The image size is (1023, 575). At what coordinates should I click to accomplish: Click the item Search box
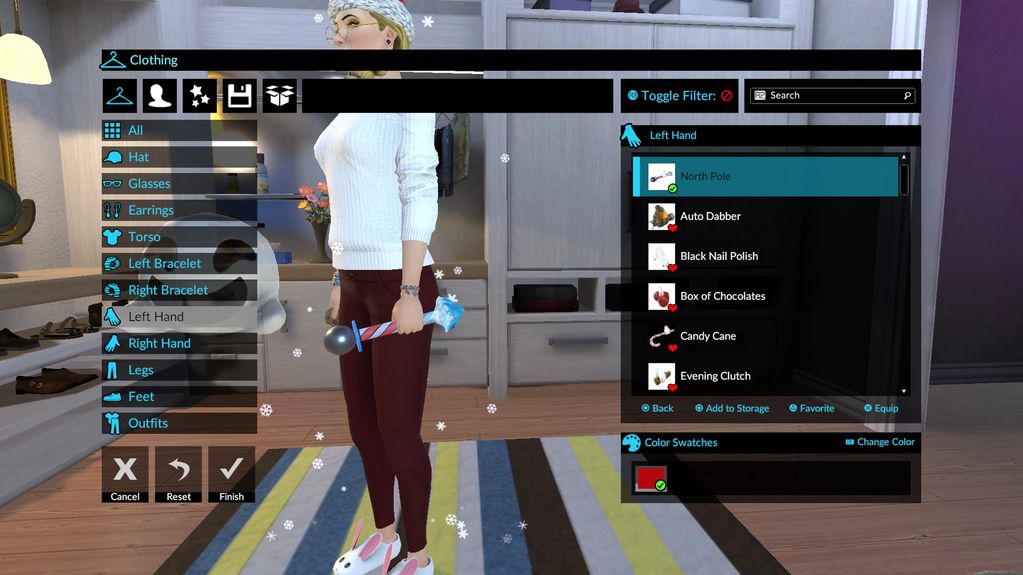click(833, 96)
